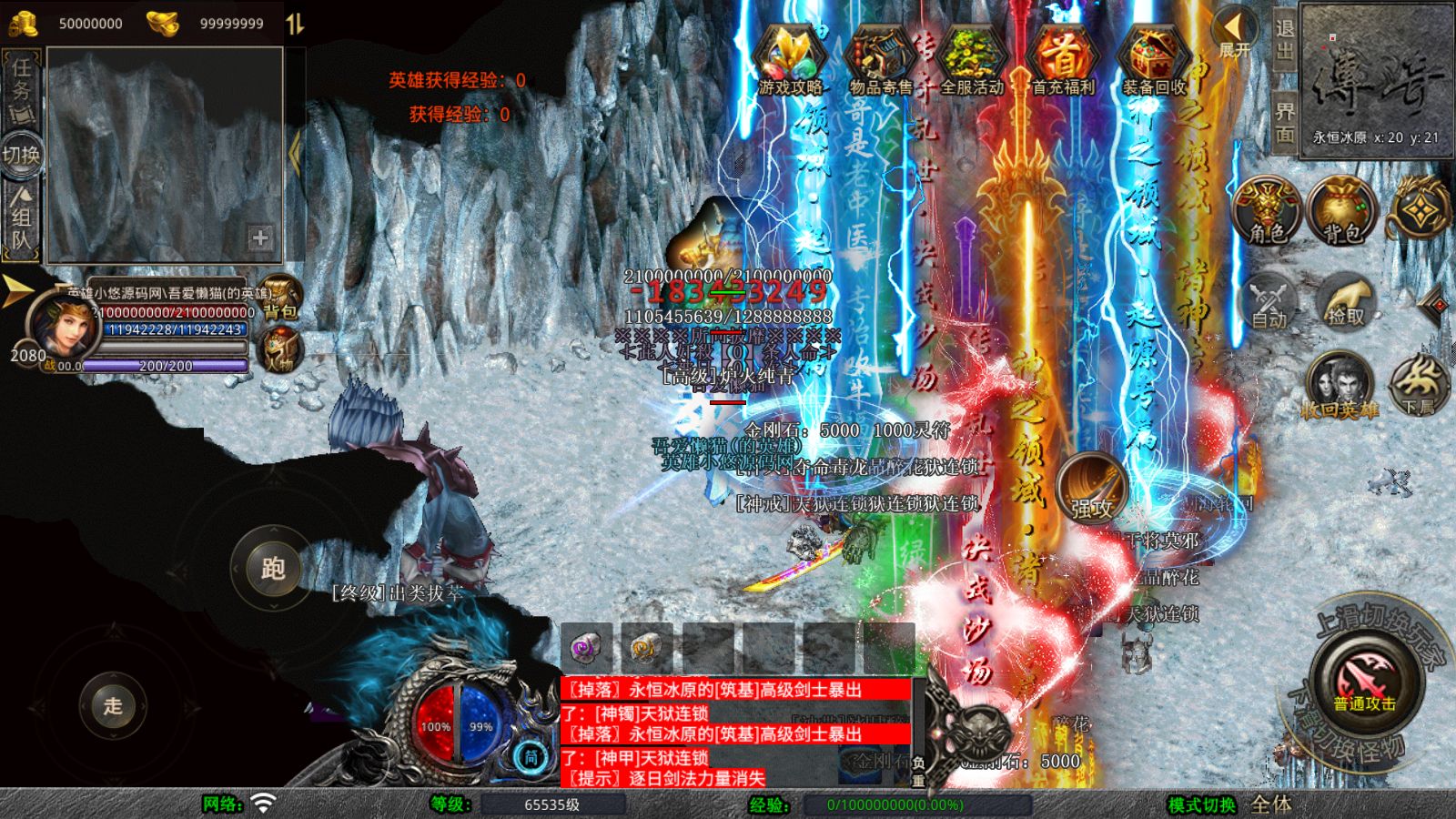This screenshot has width=1456, height=819.
Task: Open the 首充福利 first-recharge rewards
Action: (x=1062, y=60)
